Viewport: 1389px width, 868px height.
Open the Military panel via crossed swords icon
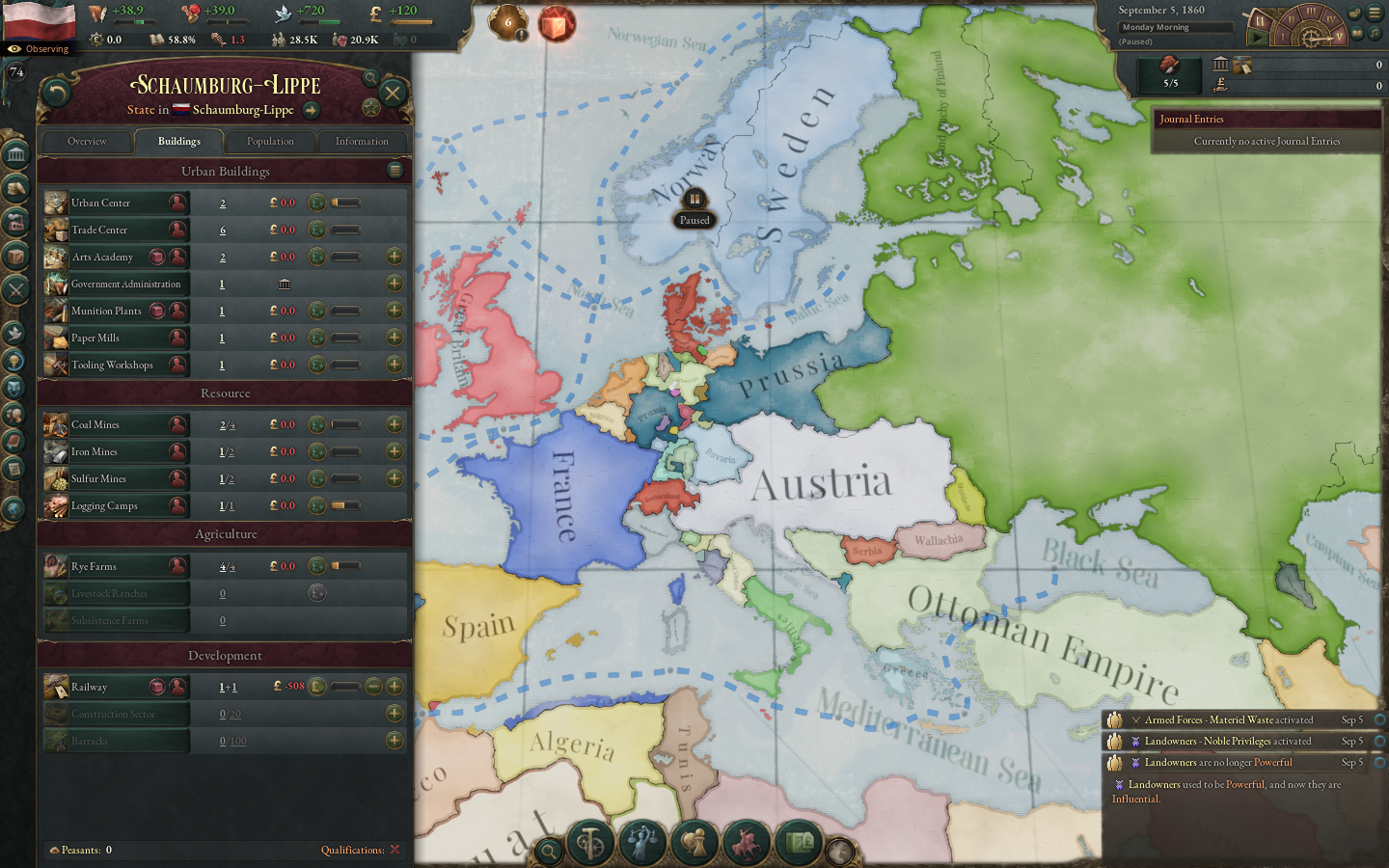click(x=15, y=288)
